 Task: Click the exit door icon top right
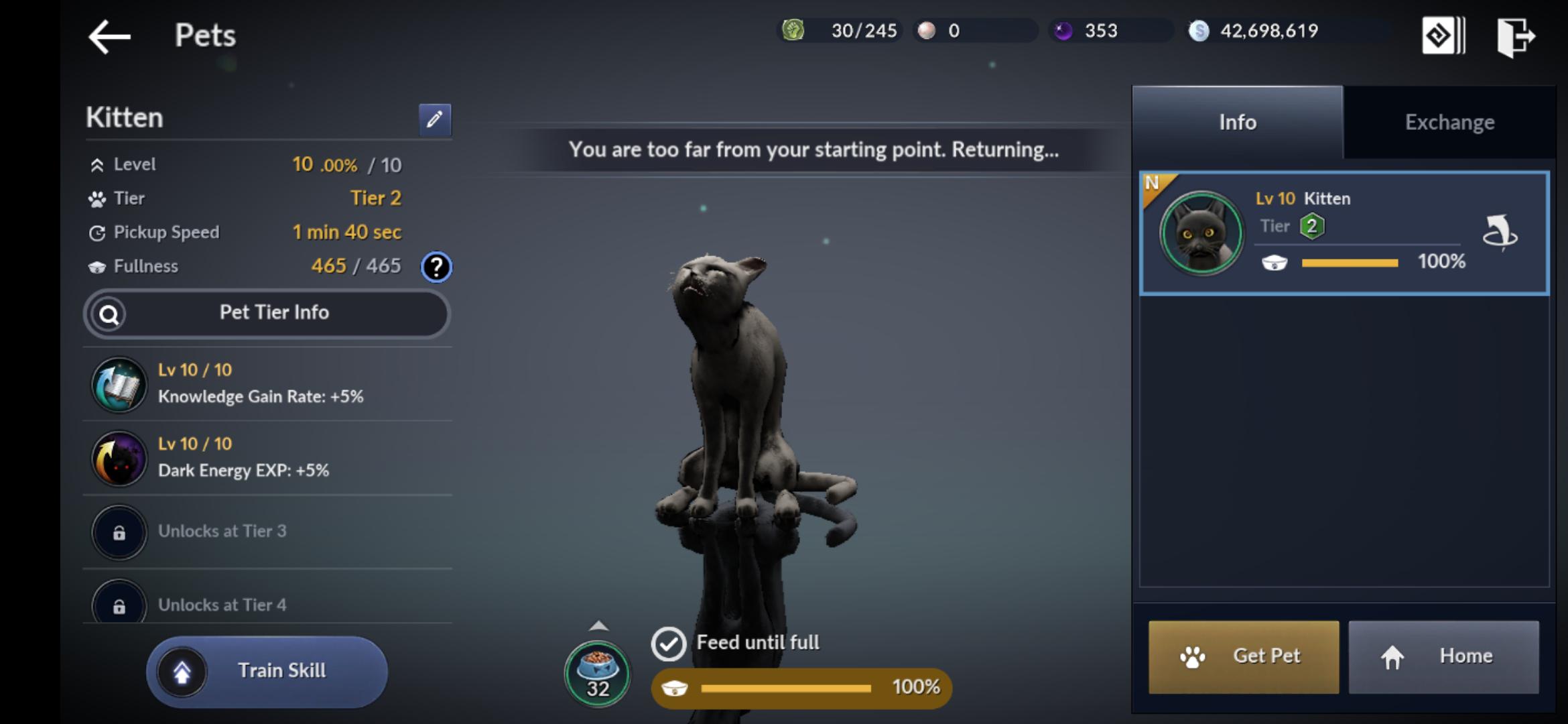point(1516,35)
